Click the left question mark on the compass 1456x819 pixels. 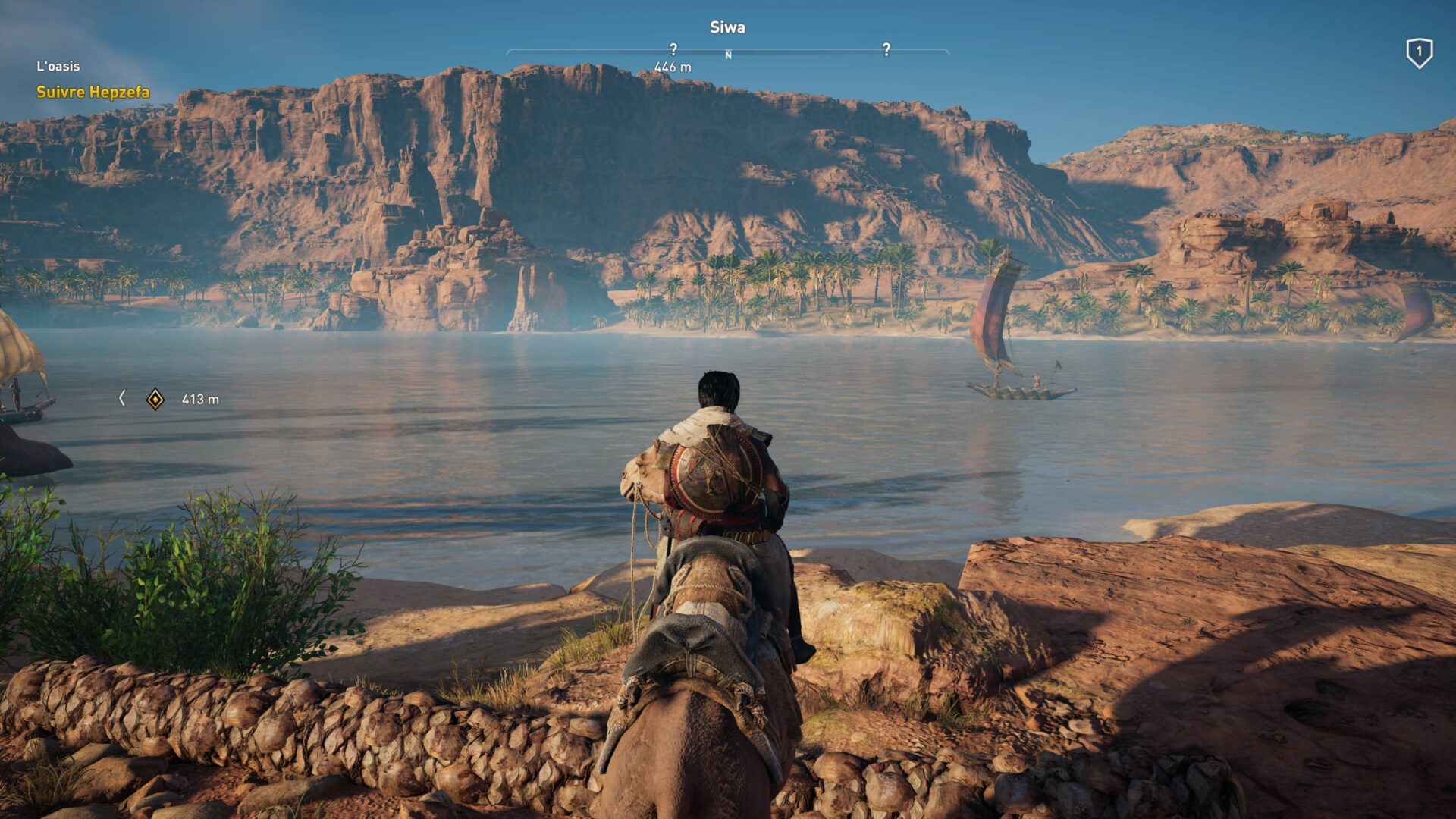[673, 48]
